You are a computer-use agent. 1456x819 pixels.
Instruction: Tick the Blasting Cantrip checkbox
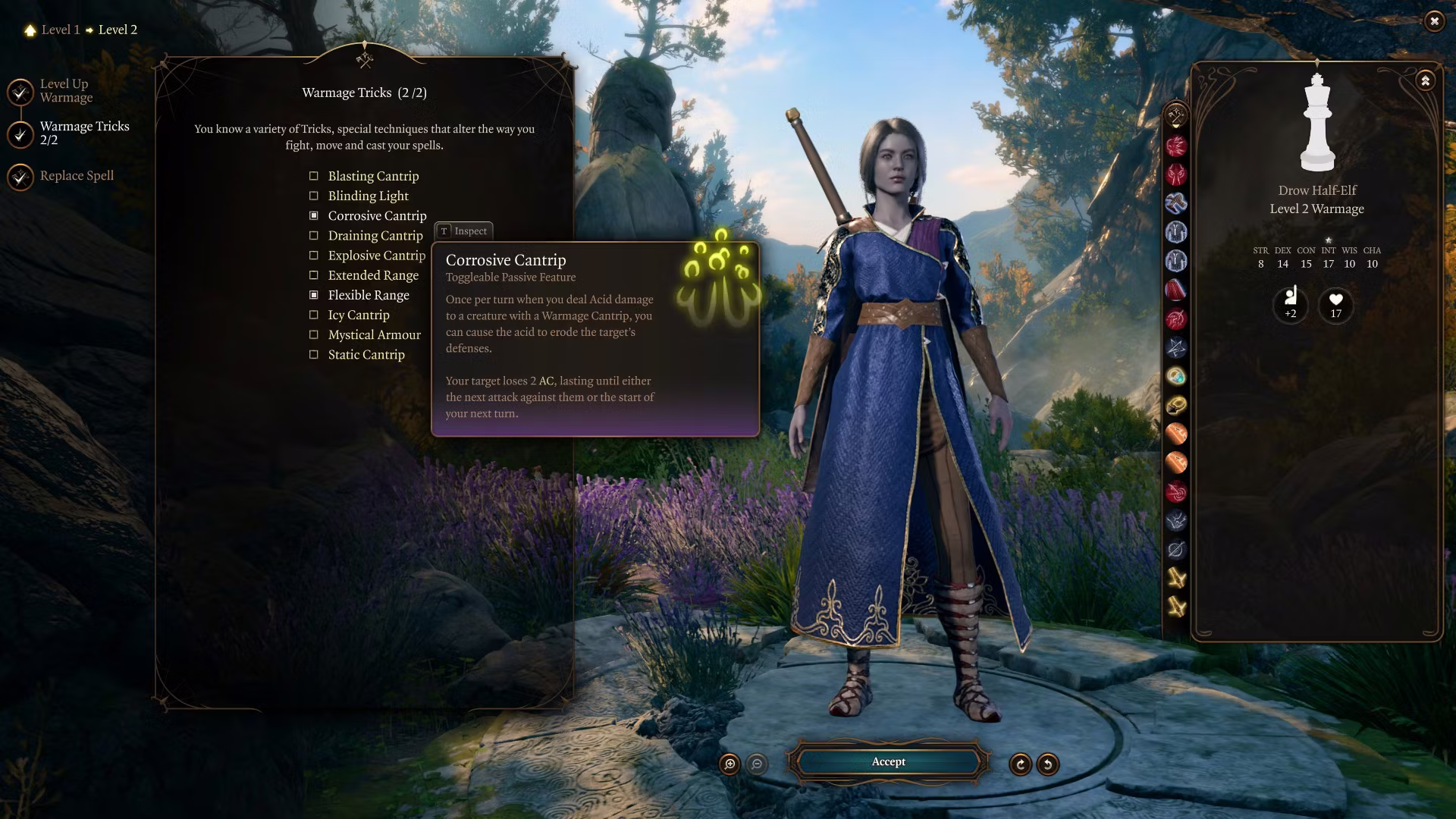[x=314, y=176]
